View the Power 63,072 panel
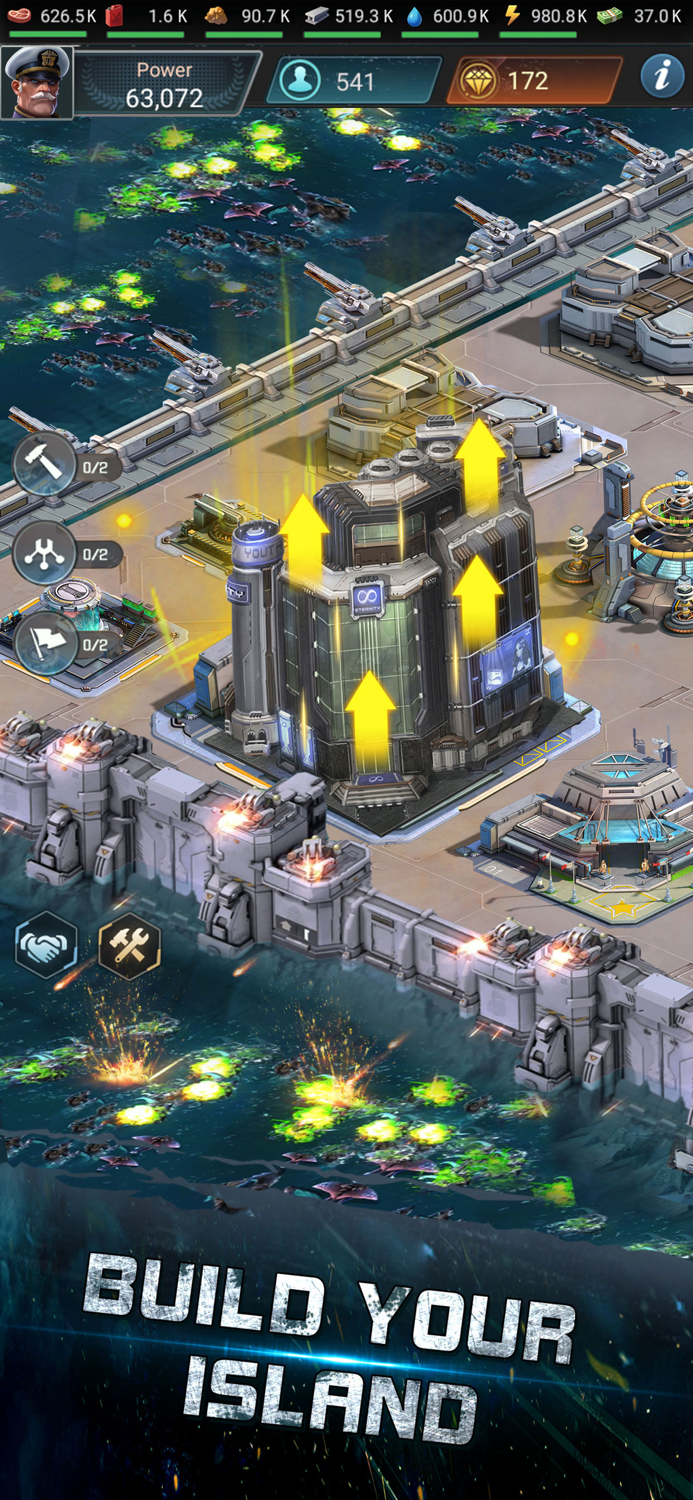Image resolution: width=693 pixels, height=1500 pixels. point(164,84)
